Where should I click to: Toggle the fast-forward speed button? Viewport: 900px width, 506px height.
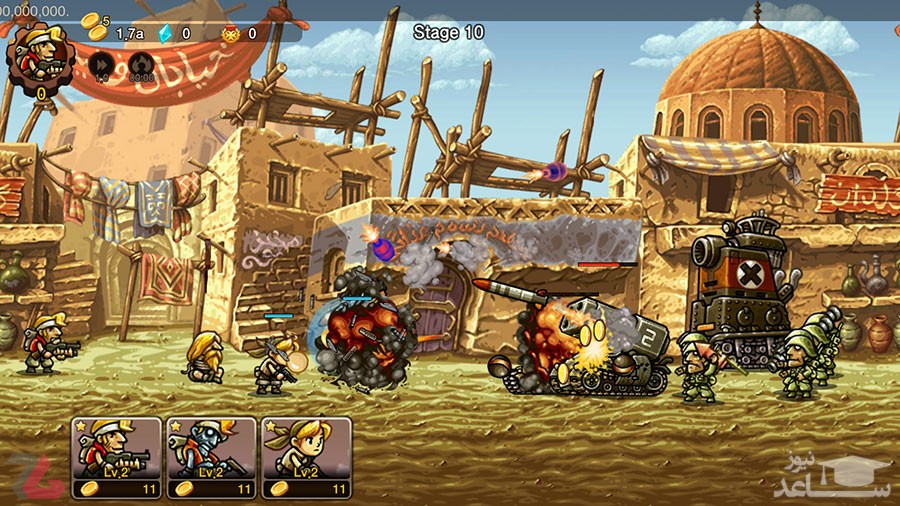(101, 65)
